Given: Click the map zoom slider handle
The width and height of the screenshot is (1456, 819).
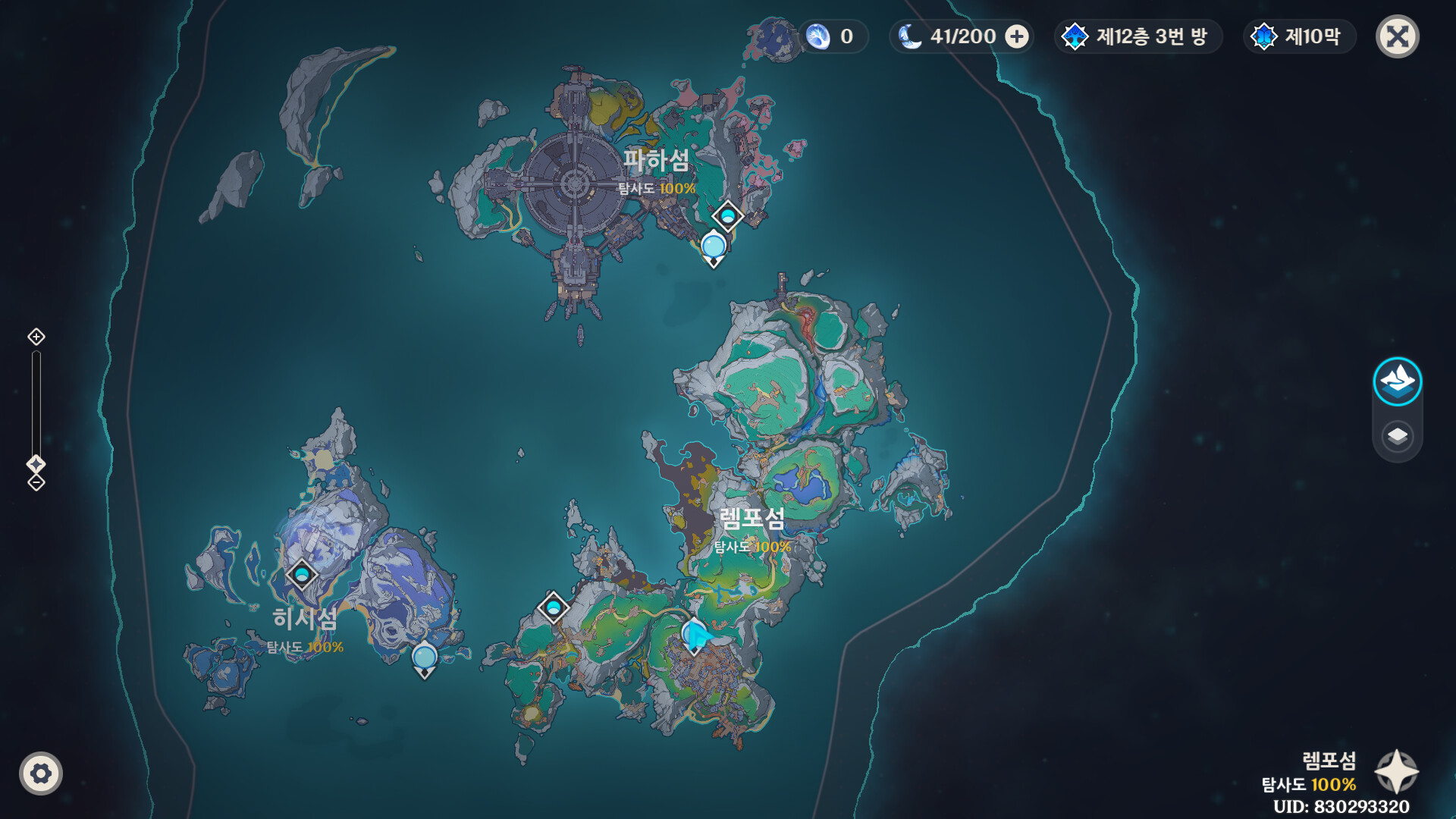Looking at the screenshot, I should tap(36, 463).
